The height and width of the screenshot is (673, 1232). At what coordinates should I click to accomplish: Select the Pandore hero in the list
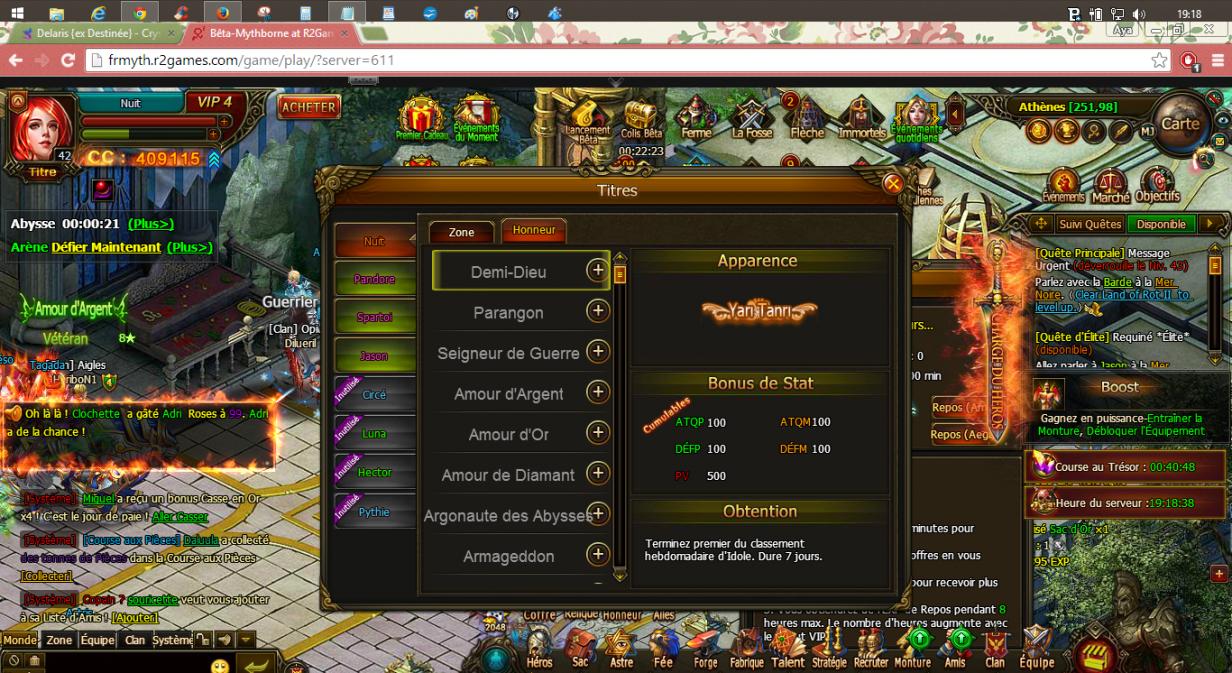(375, 279)
